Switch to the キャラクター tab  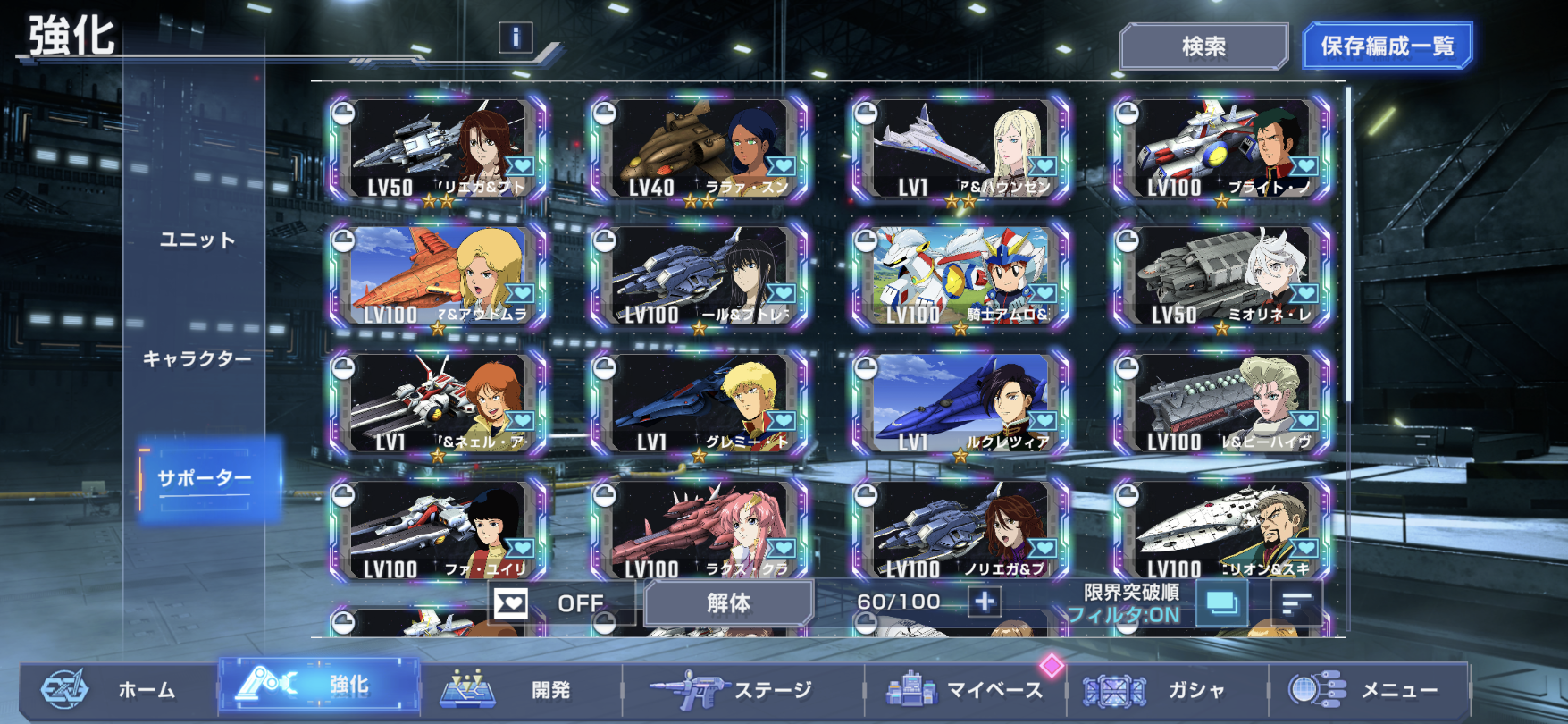click(197, 358)
